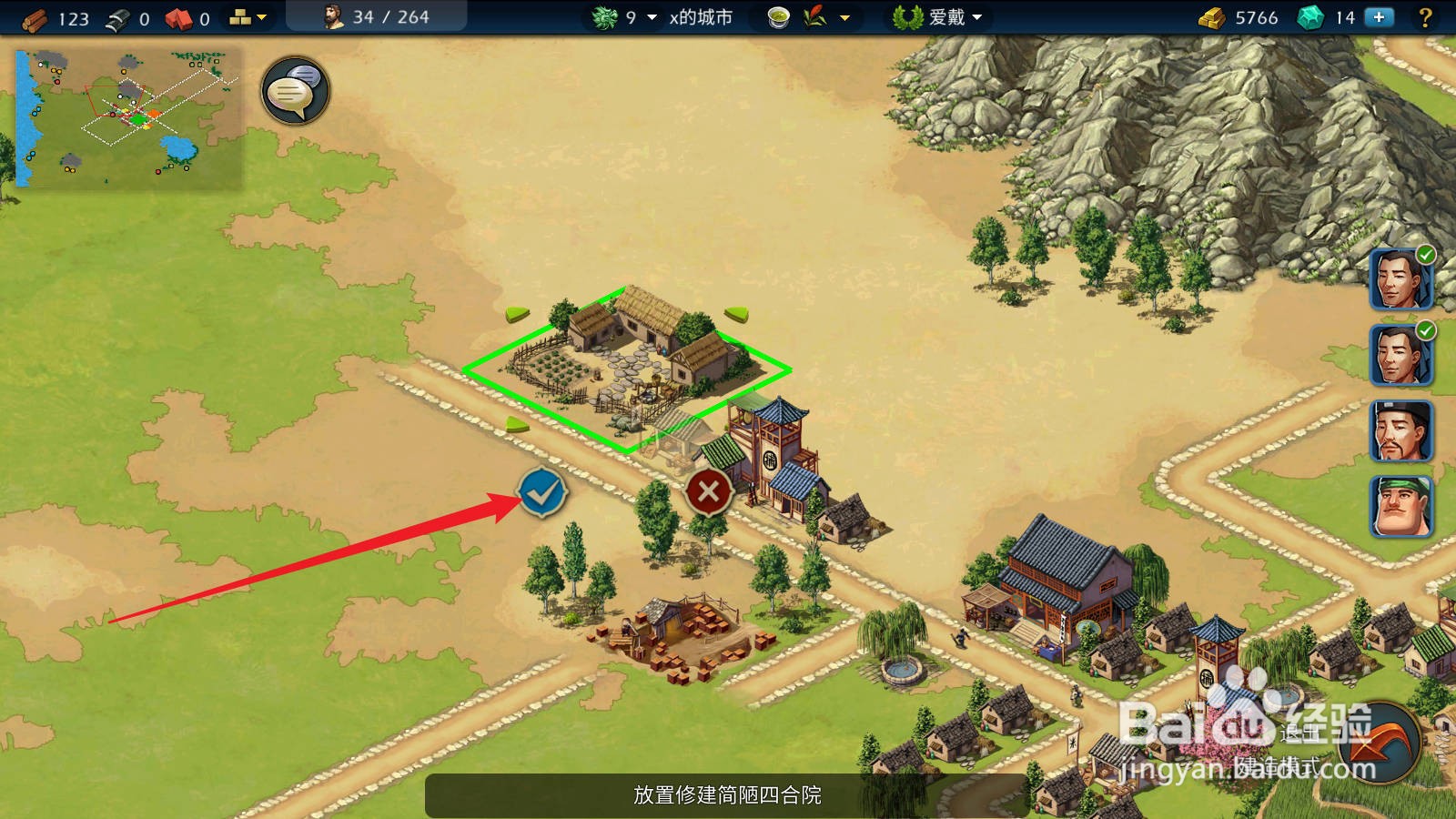Cancel placement using the red X button
The height and width of the screenshot is (819, 1456).
(x=708, y=492)
